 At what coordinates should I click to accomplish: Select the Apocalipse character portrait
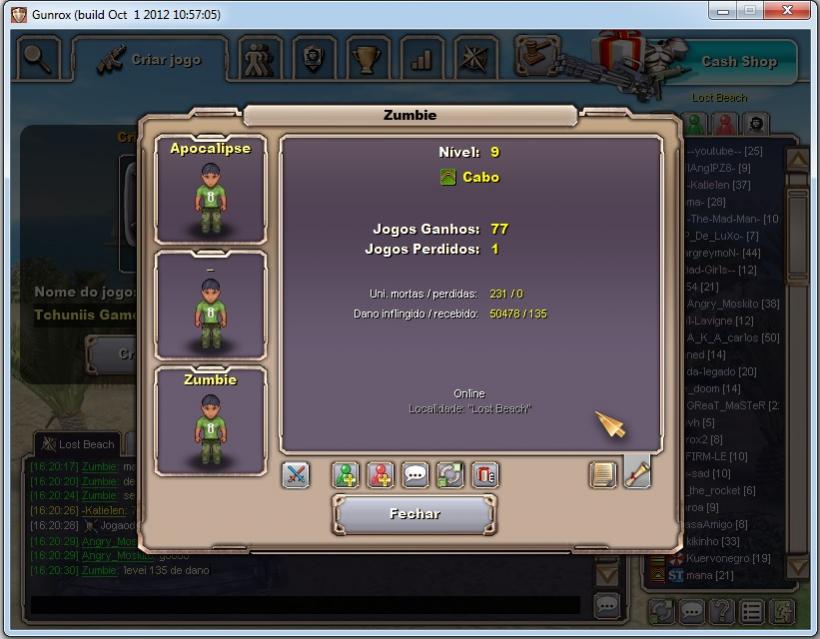210,190
